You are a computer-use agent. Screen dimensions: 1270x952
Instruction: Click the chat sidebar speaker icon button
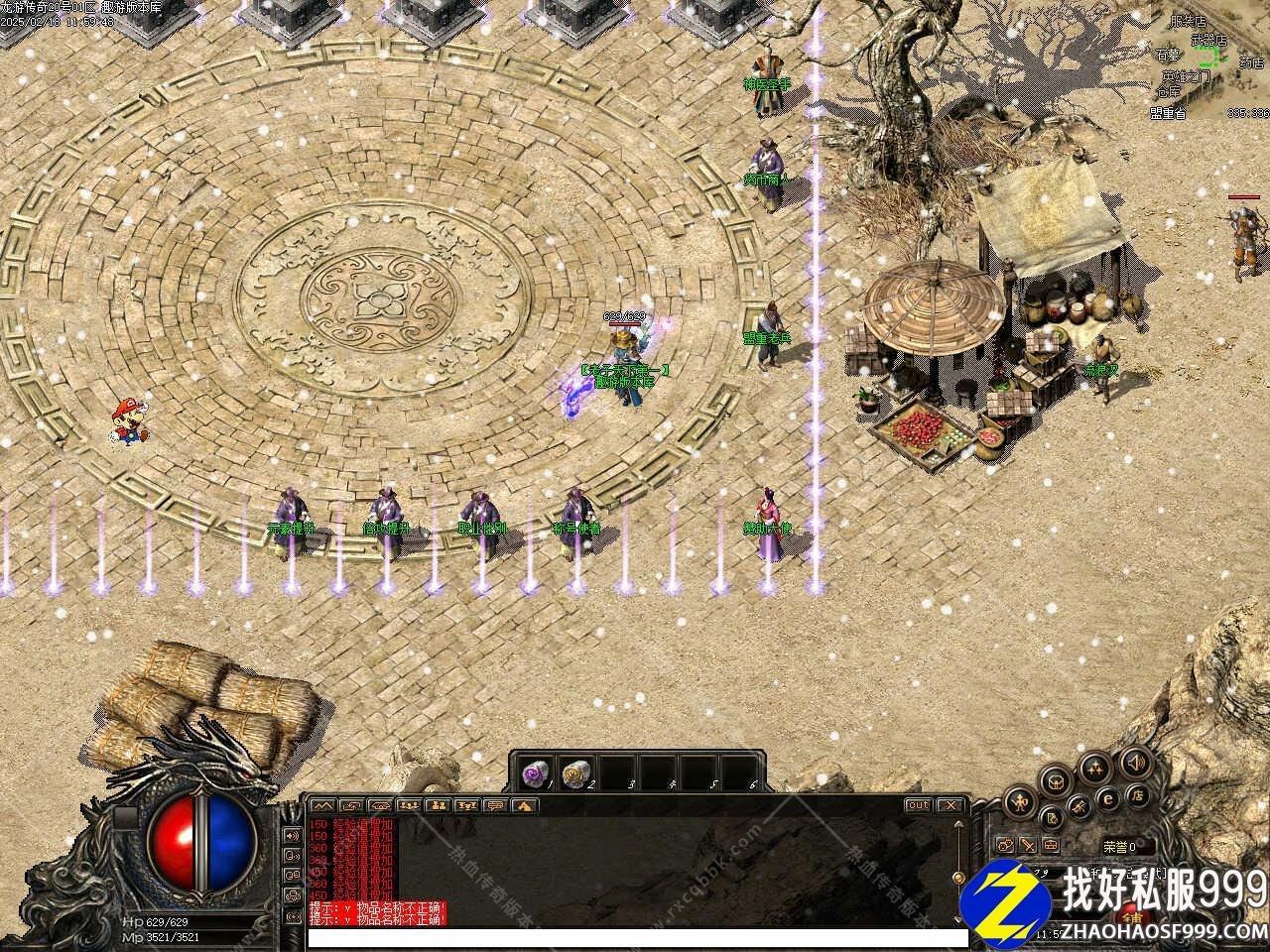coord(292,835)
